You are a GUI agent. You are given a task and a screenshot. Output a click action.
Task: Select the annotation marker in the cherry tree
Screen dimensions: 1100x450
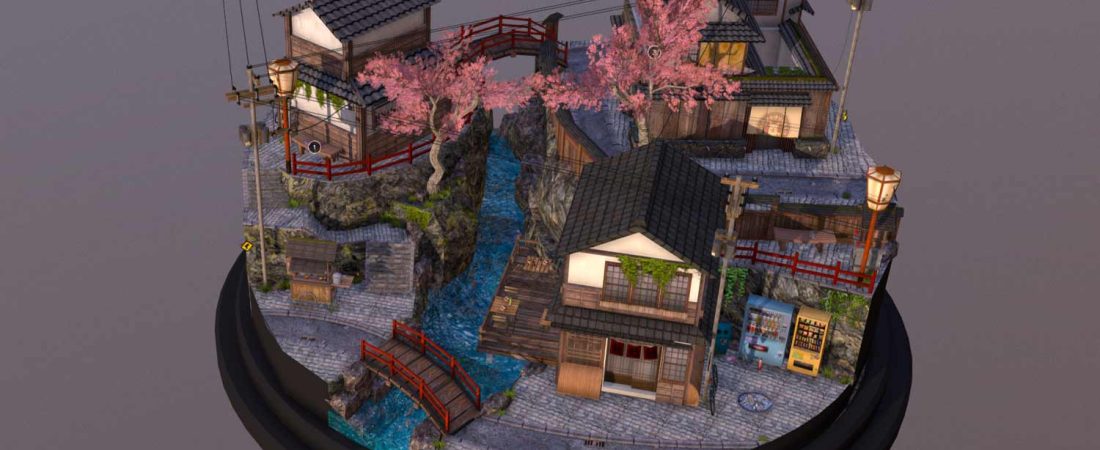click(653, 51)
